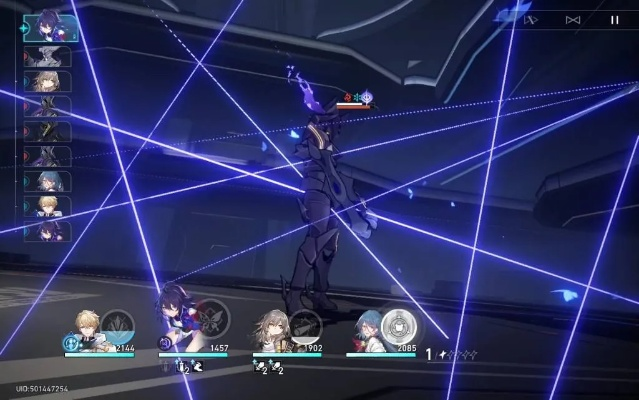Toggle auto-battle mode
The width and height of the screenshot is (639, 400).
pyautogui.click(x=531, y=19)
